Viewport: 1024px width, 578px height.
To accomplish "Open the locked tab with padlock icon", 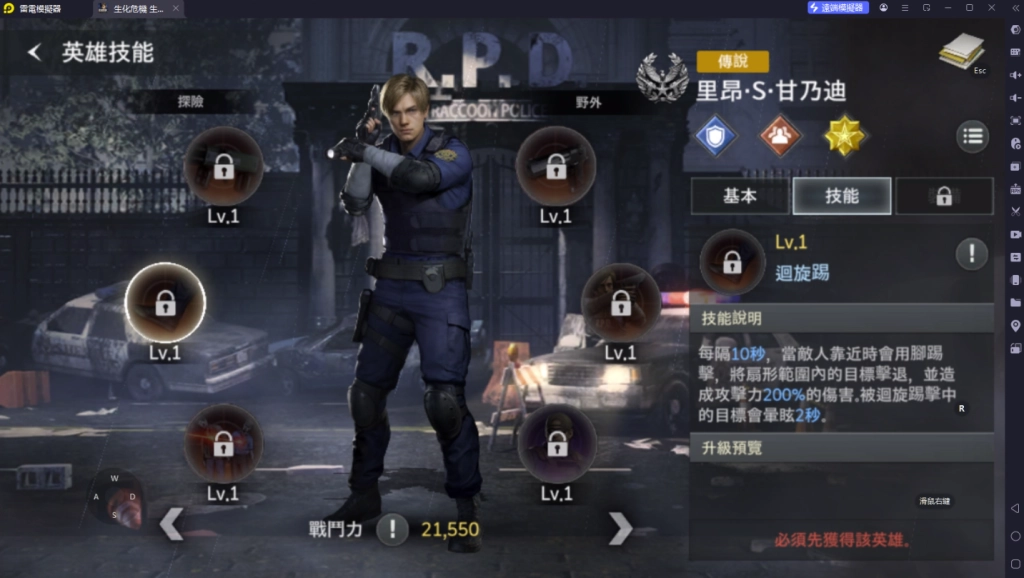I will click(x=943, y=197).
